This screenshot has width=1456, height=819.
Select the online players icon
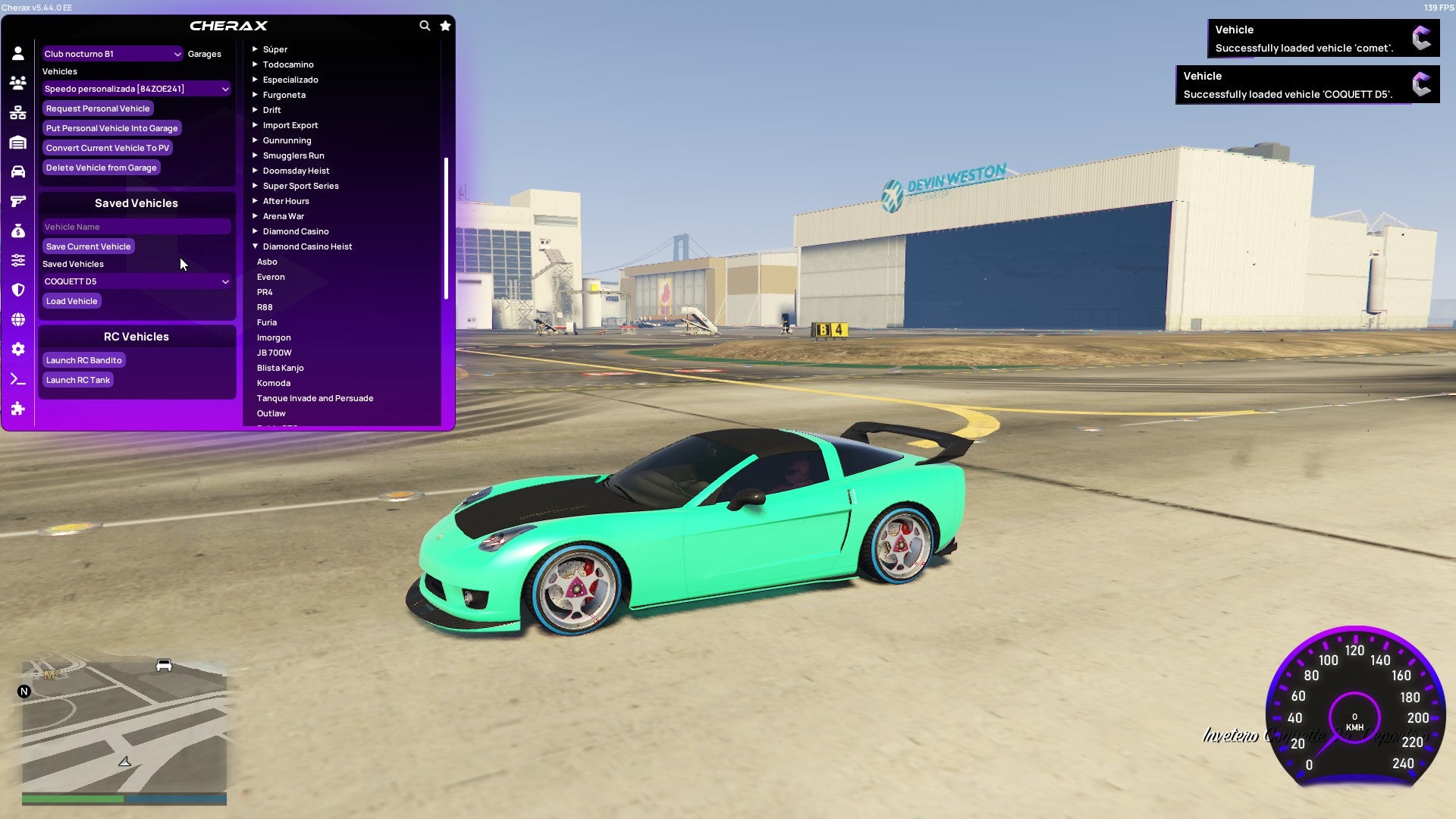tap(18, 82)
